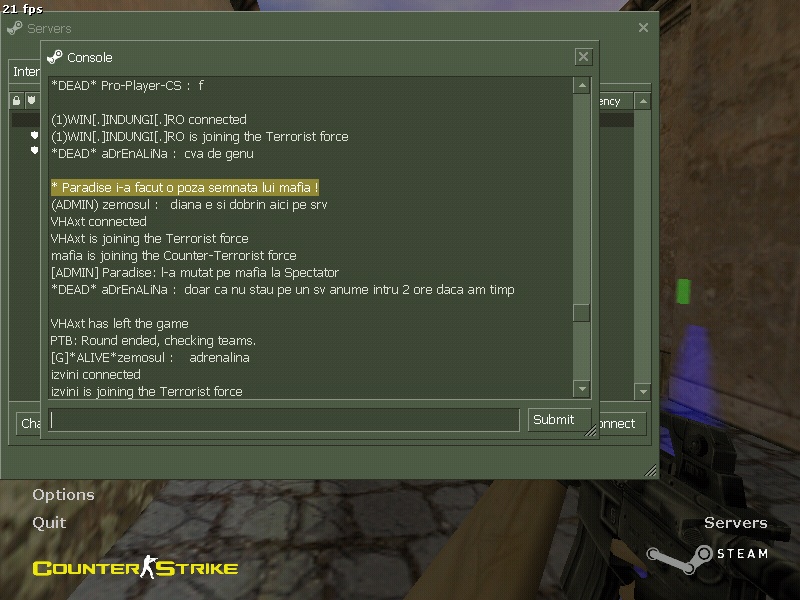Click the console scrollbar down arrow

tap(582, 388)
